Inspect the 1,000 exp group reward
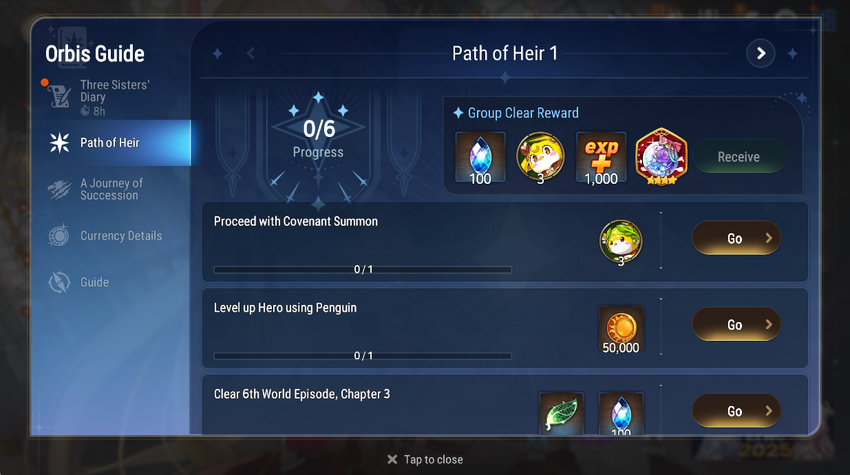 601,158
